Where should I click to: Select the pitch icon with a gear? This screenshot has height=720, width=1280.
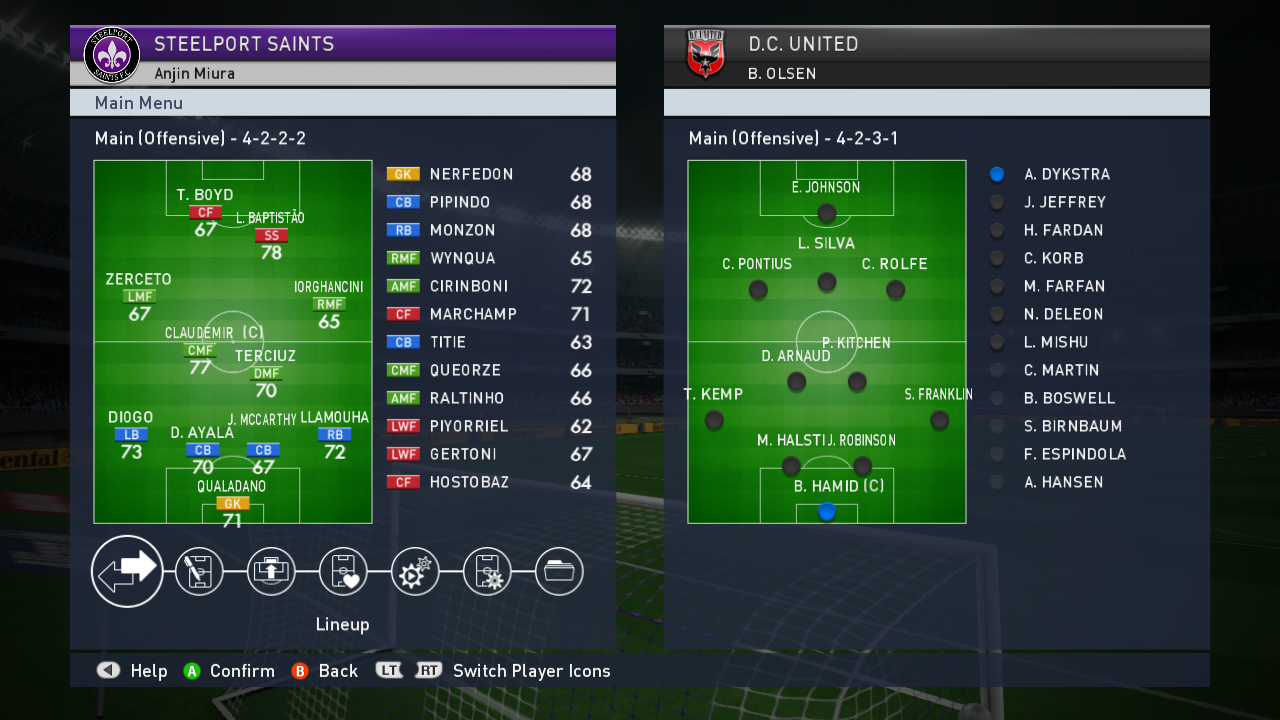487,572
